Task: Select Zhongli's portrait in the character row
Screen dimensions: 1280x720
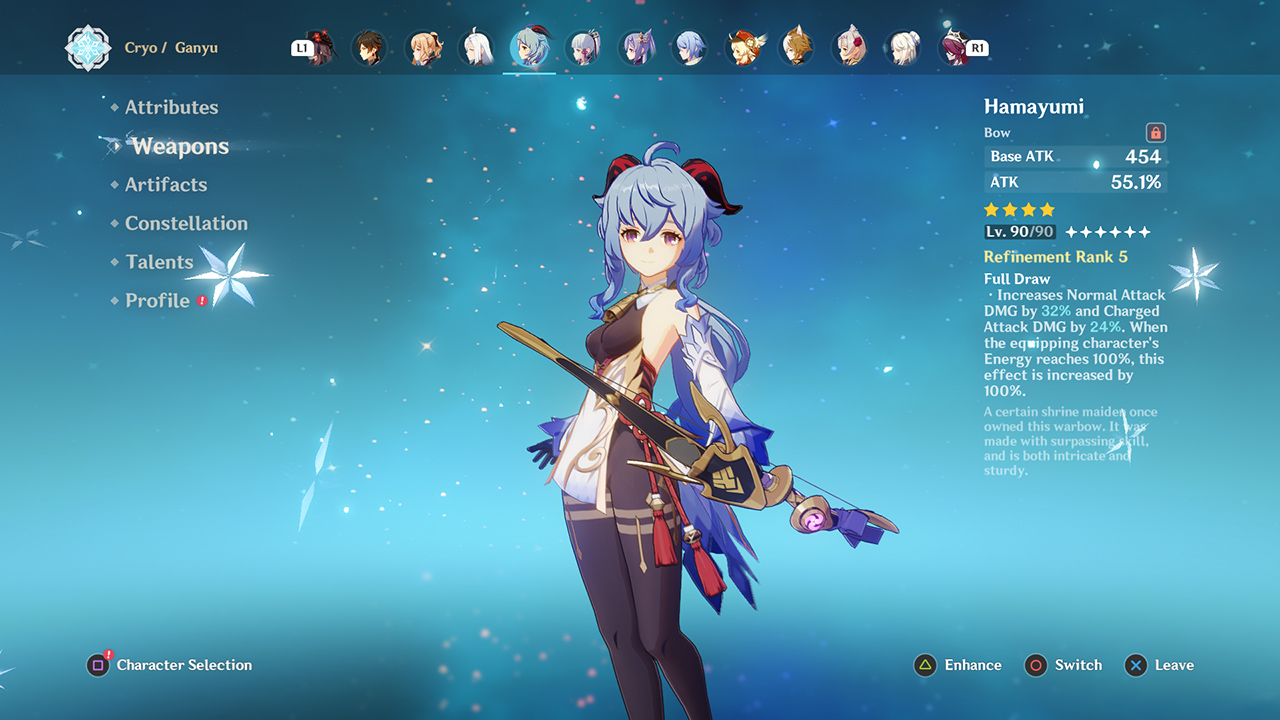Action: pos(368,48)
